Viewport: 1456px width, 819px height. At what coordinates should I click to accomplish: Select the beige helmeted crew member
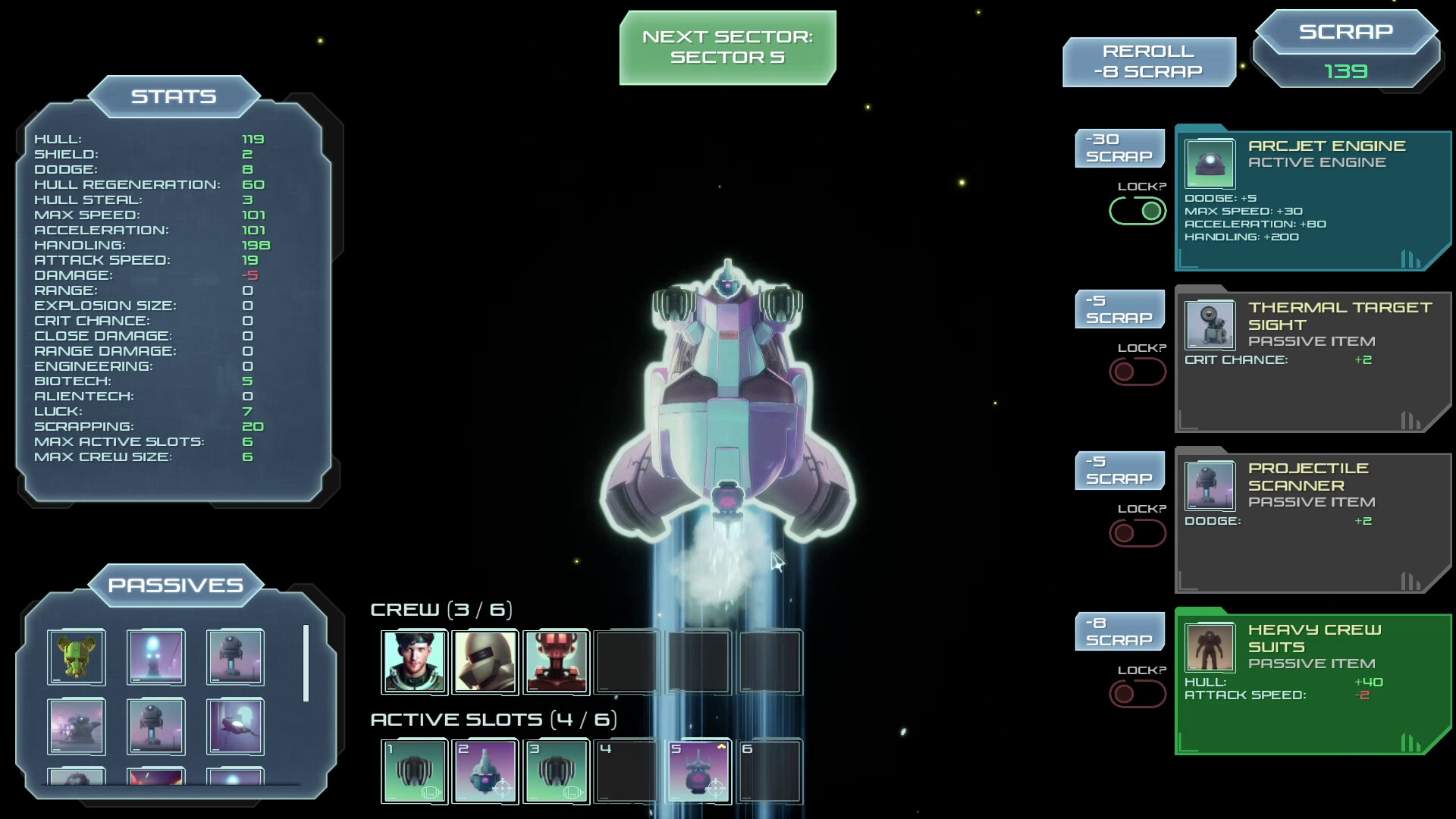click(x=485, y=661)
